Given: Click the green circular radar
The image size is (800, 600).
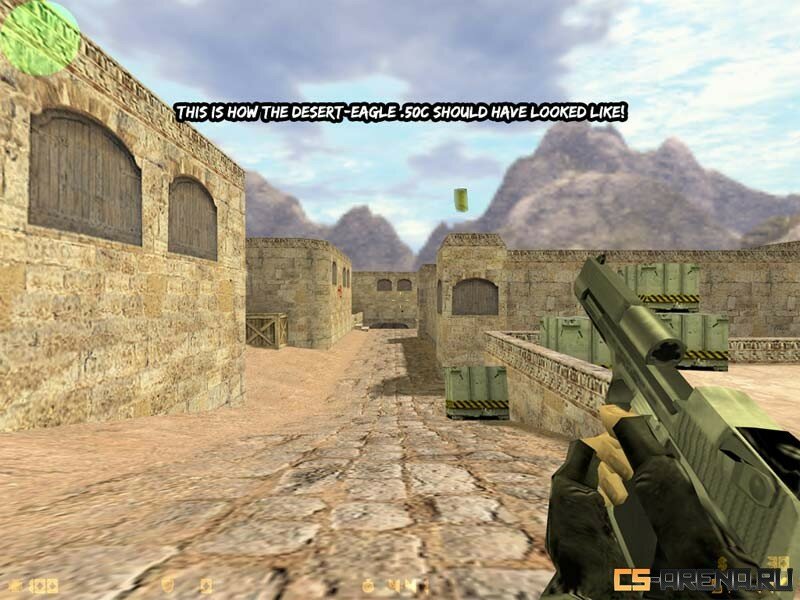Looking at the screenshot, I should (40, 37).
